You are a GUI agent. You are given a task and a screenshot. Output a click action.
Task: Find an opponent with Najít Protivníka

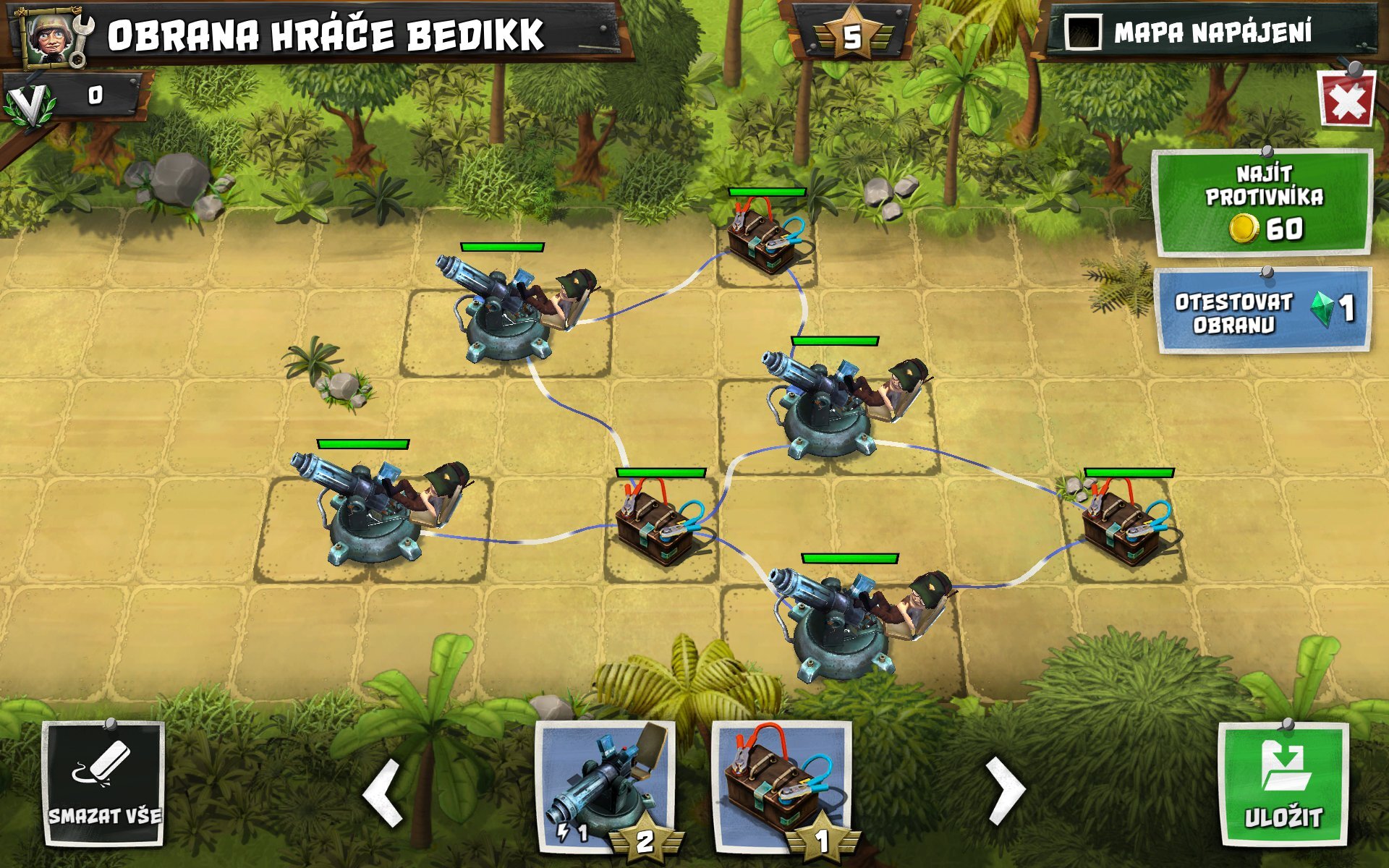[x=1263, y=203]
